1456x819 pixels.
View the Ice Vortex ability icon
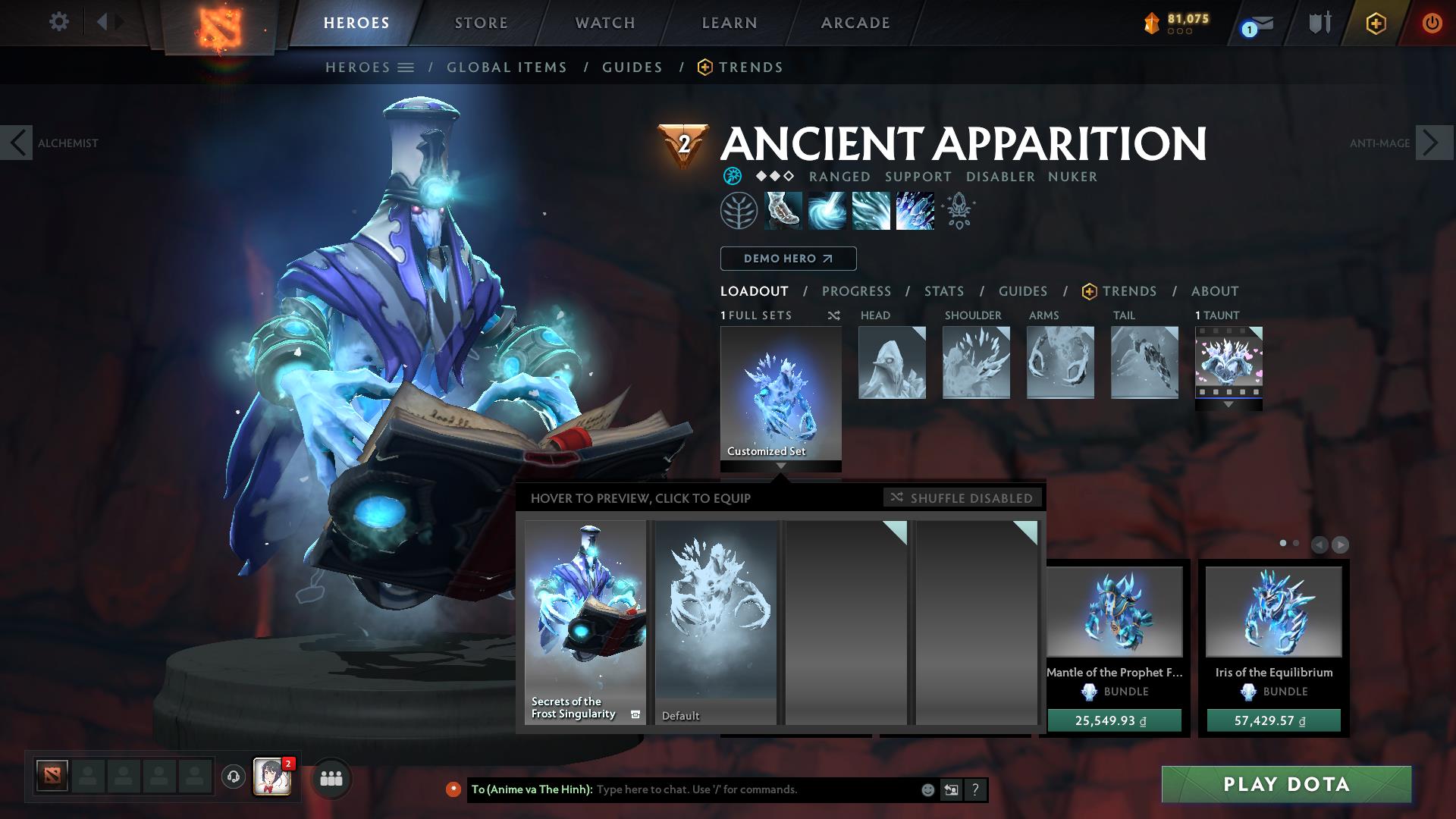(828, 210)
